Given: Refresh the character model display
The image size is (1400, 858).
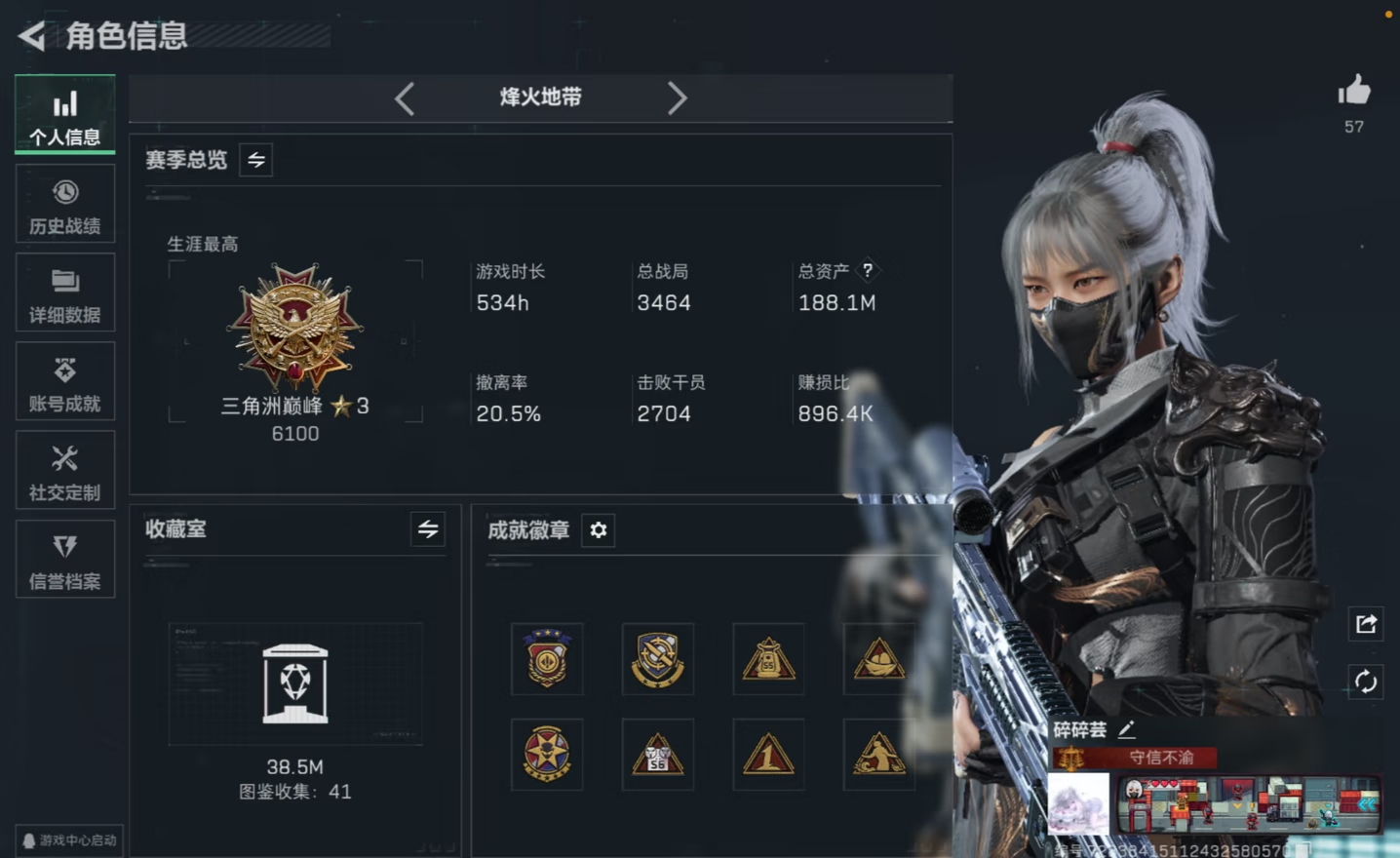Looking at the screenshot, I should pyautogui.click(x=1365, y=683).
